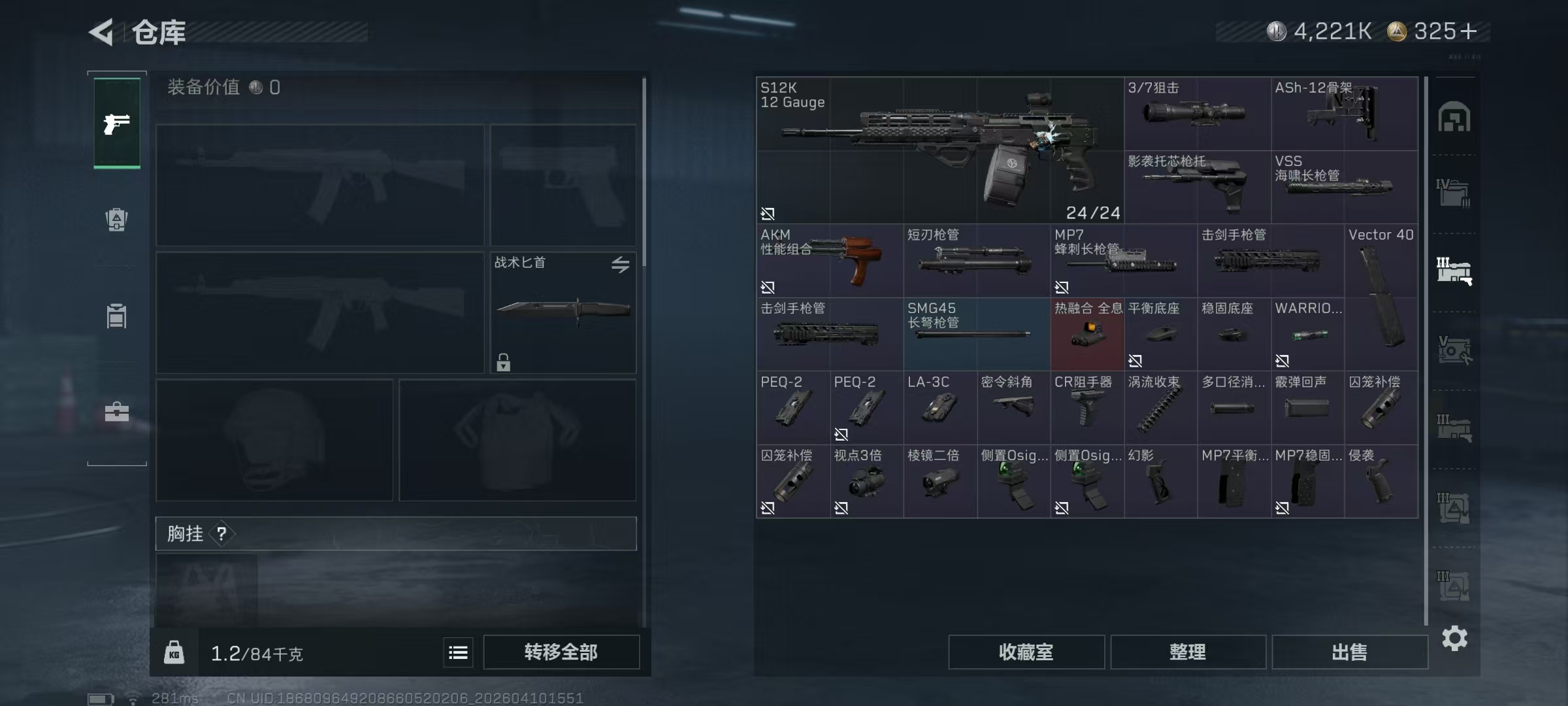Screen dimensions: 1568x706
Task: Open the 收藏室 collection room
Action: click(x=1026, y=652)
